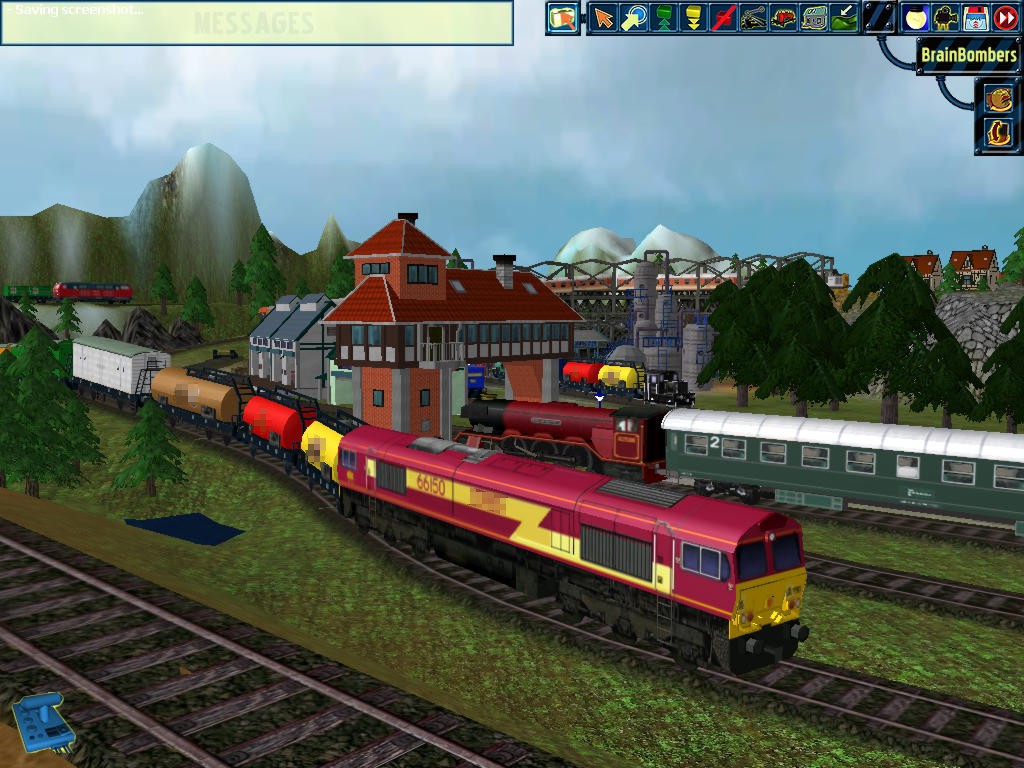Image resolution: width=1024 pixels, height=768 pixels.
Task: Choose the green raise-object arrows tool
Action: [x=663, y=18]
